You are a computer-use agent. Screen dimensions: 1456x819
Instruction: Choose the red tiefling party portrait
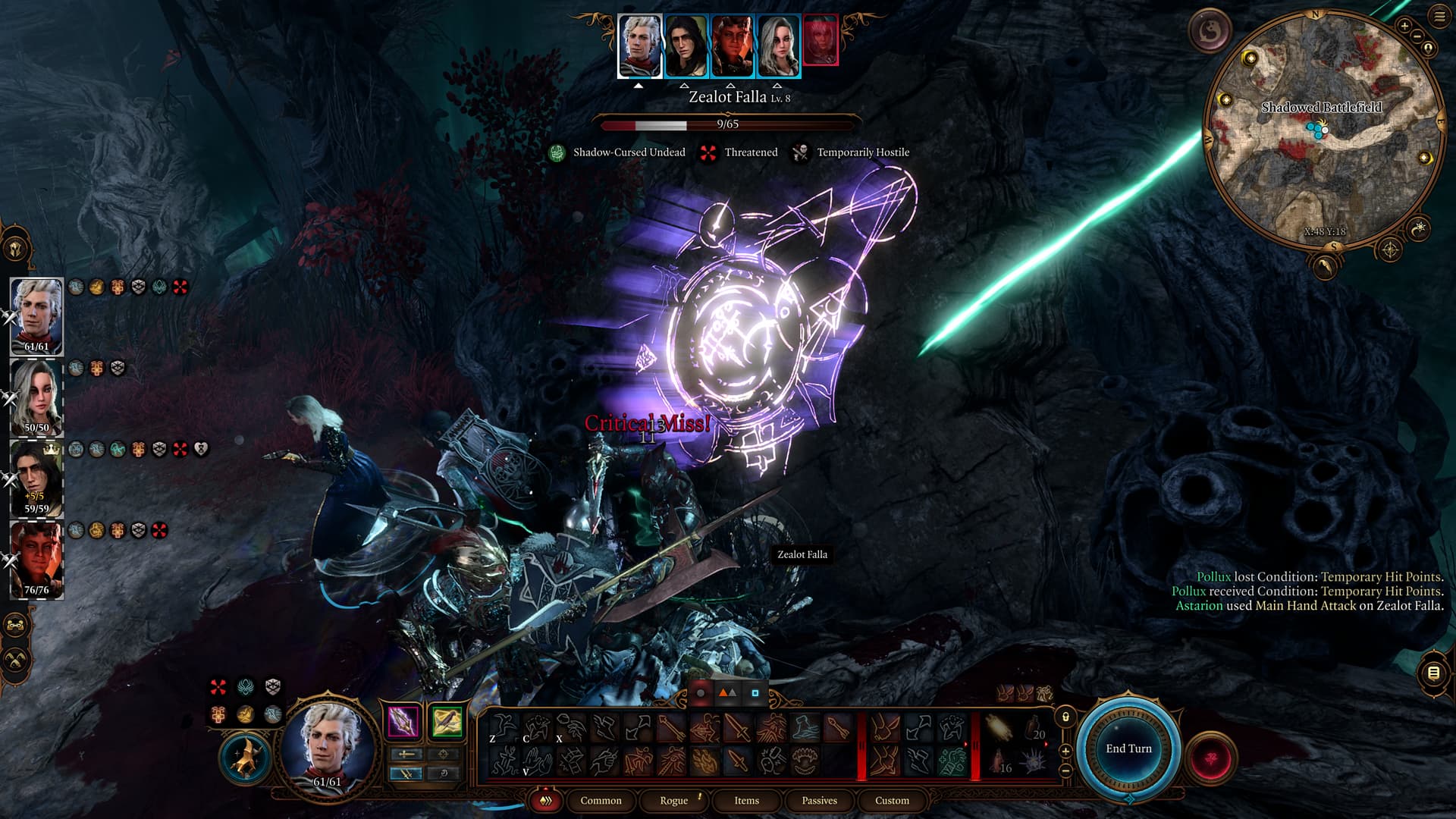[36, 560]
